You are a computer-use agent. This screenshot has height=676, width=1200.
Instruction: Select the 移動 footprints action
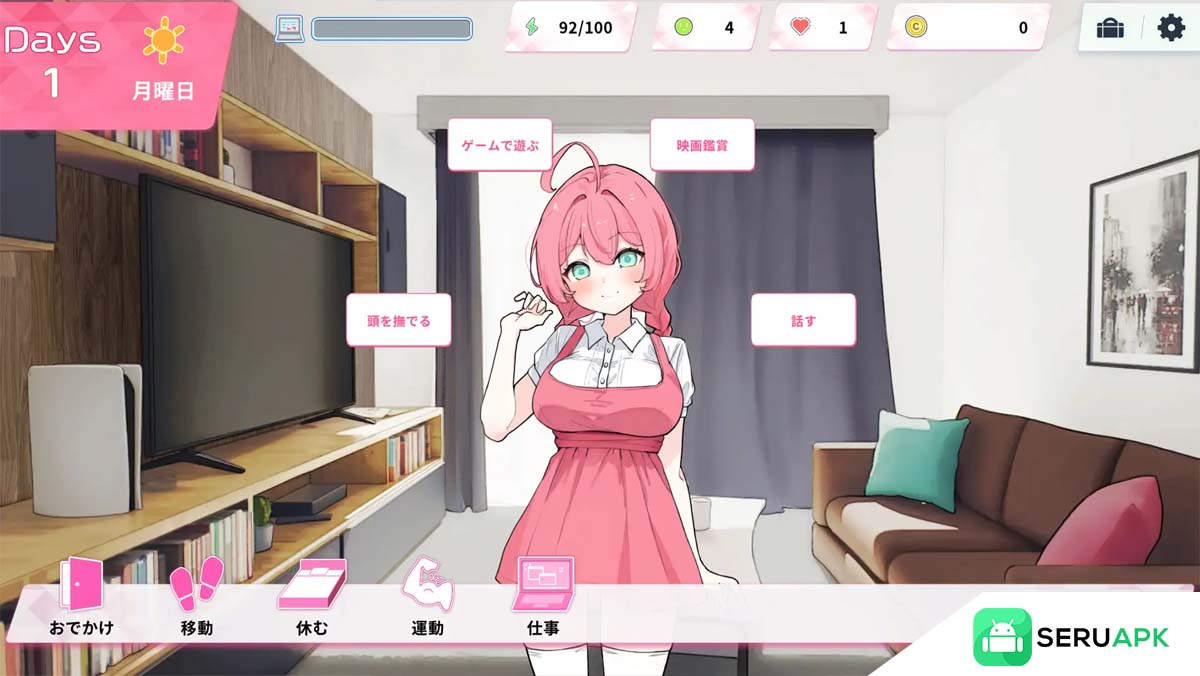(196, 598)
